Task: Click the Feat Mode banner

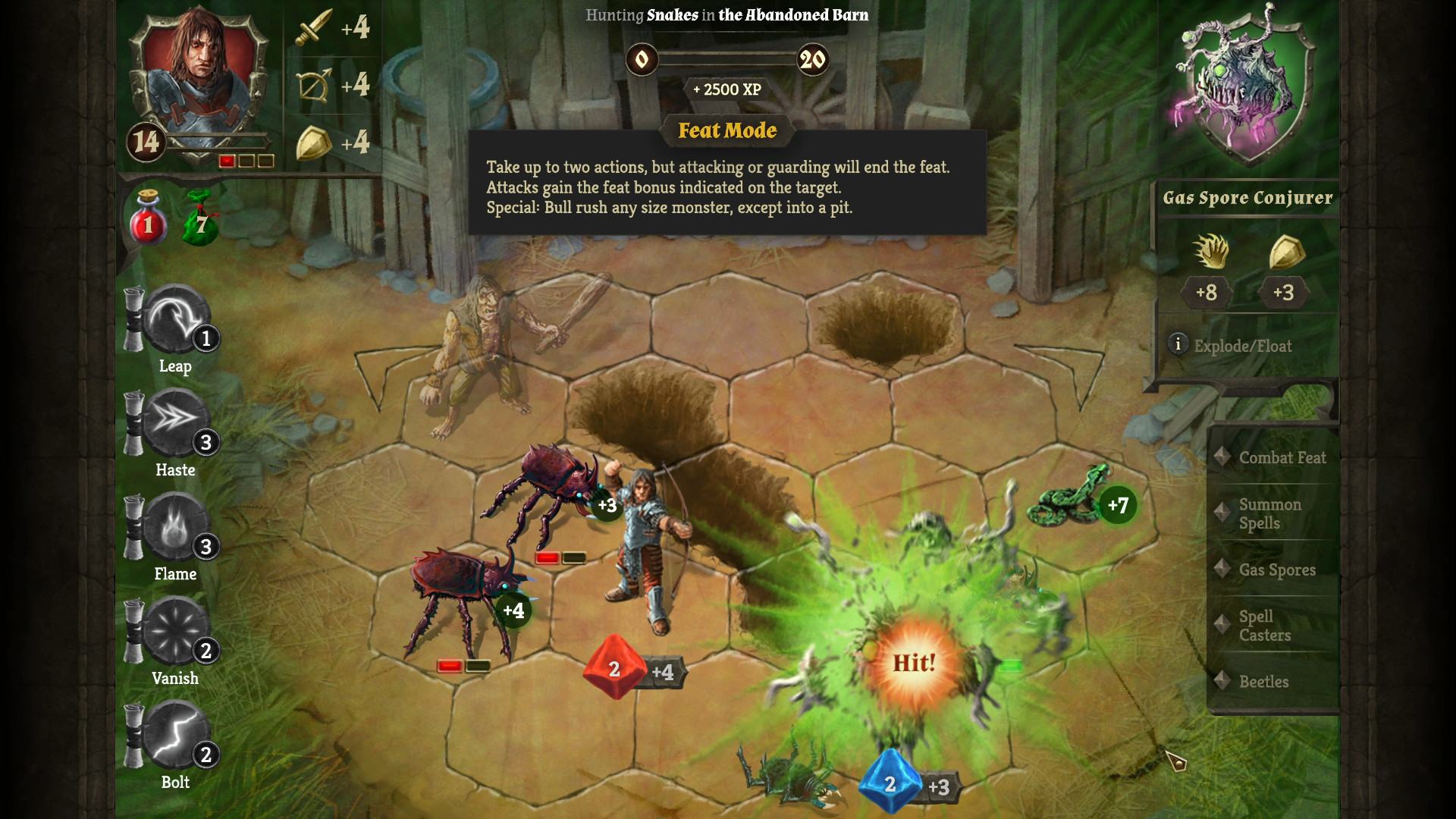Action: point(726,130)
